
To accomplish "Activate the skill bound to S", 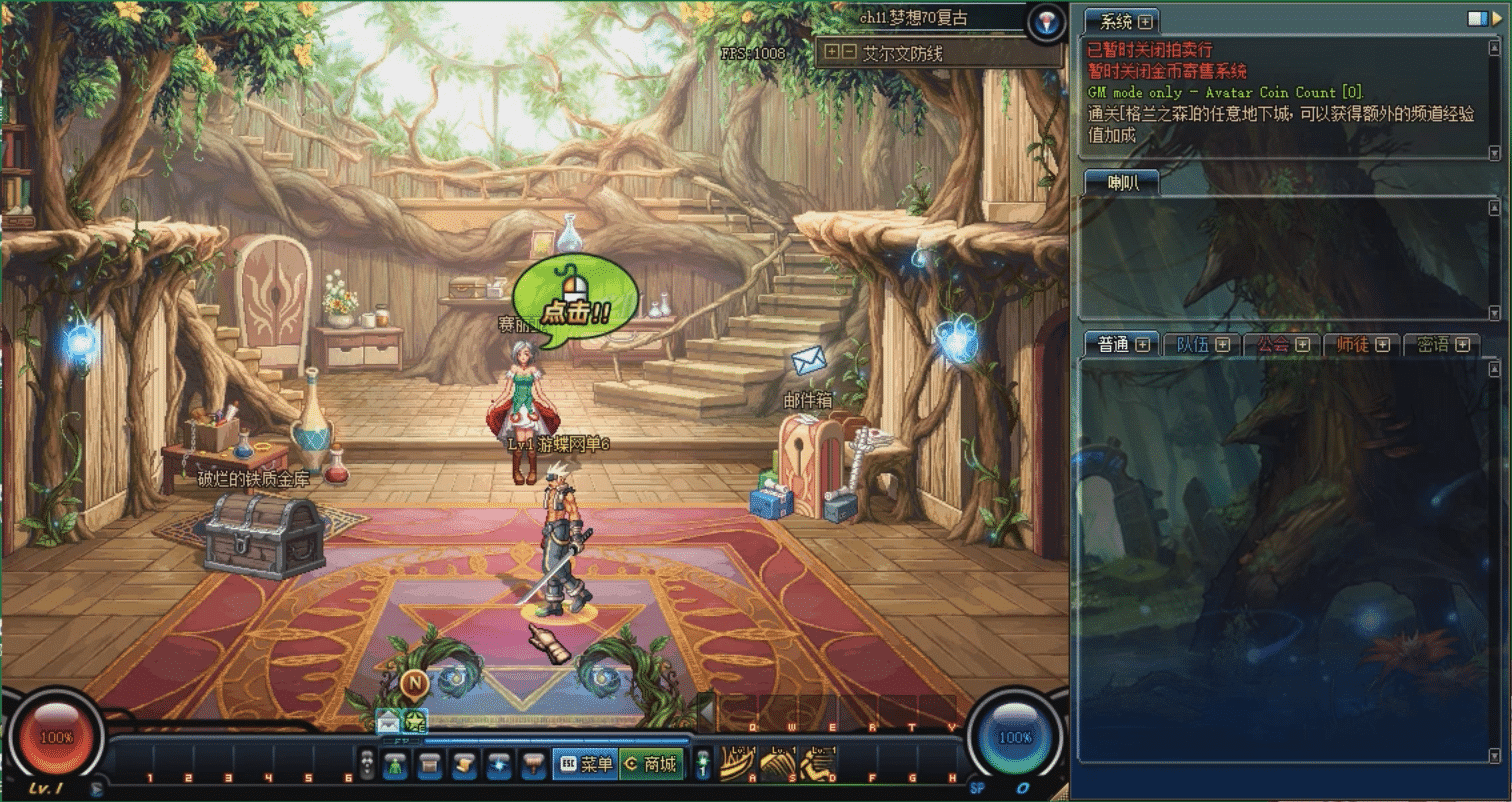I will coord(777,764).
